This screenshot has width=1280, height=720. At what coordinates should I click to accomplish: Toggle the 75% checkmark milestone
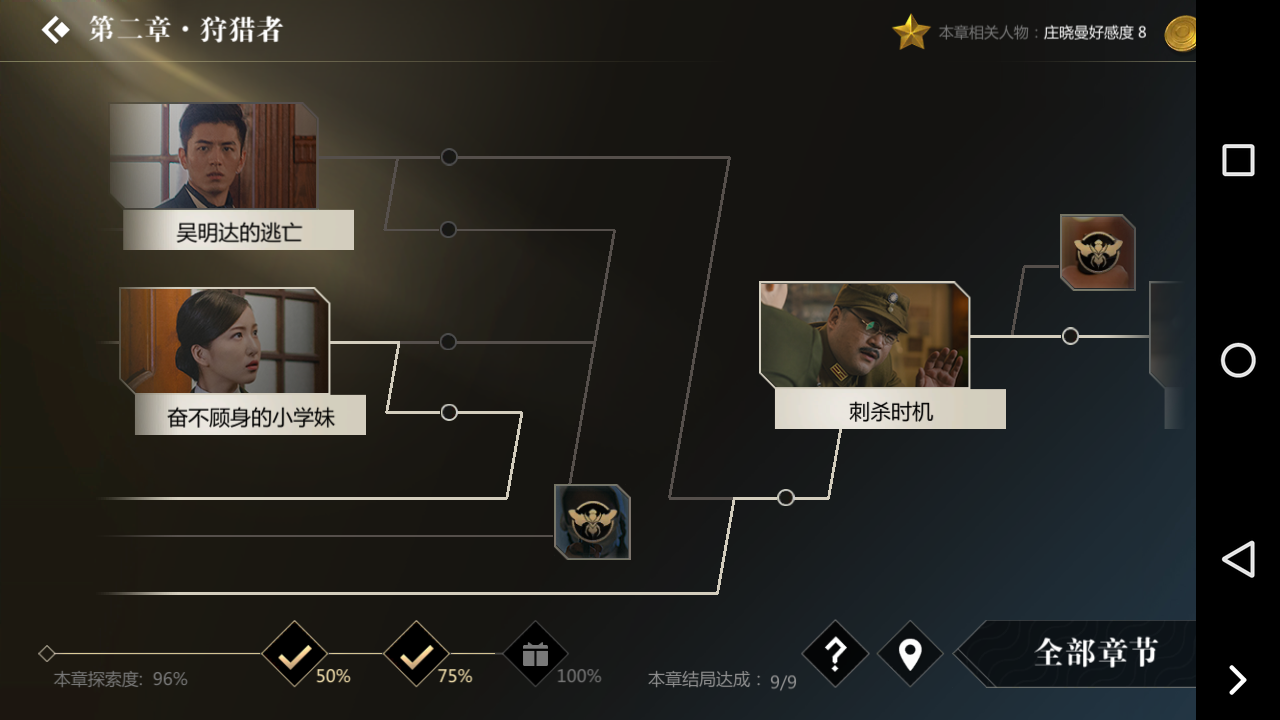point(416,652)
